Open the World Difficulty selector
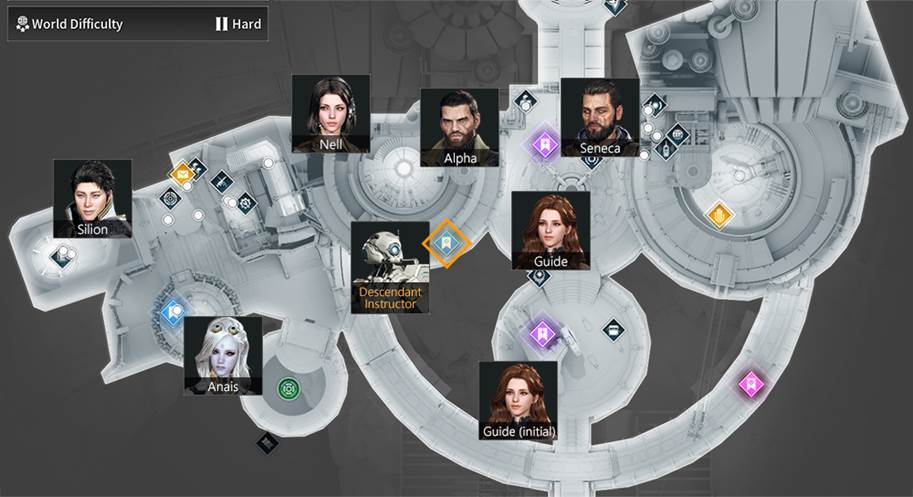 click(138, 24)
